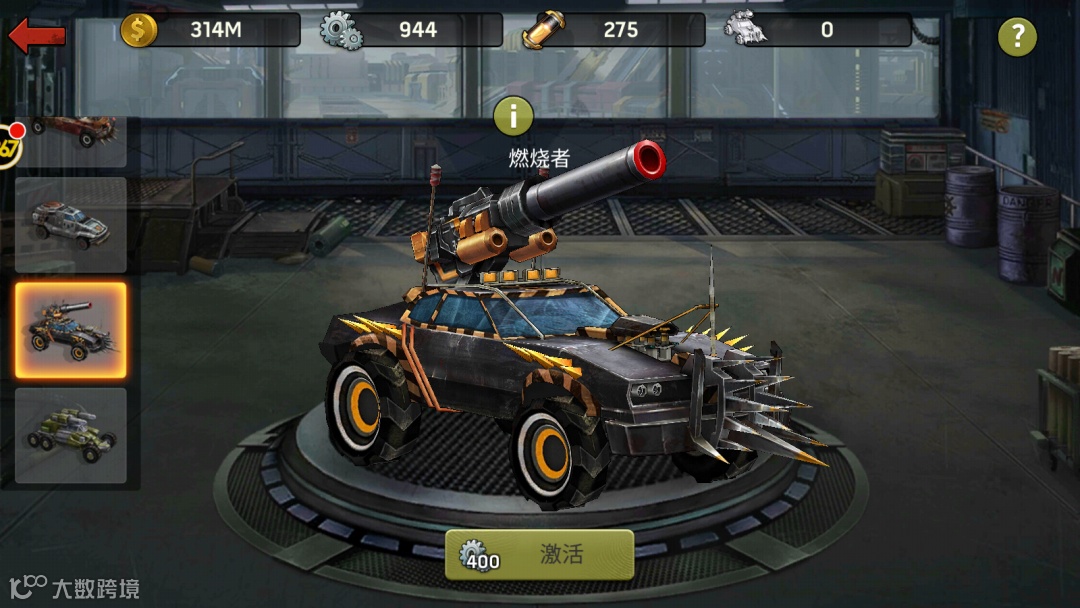Show vehicle info with the green i icon

[x=514, y=116]
